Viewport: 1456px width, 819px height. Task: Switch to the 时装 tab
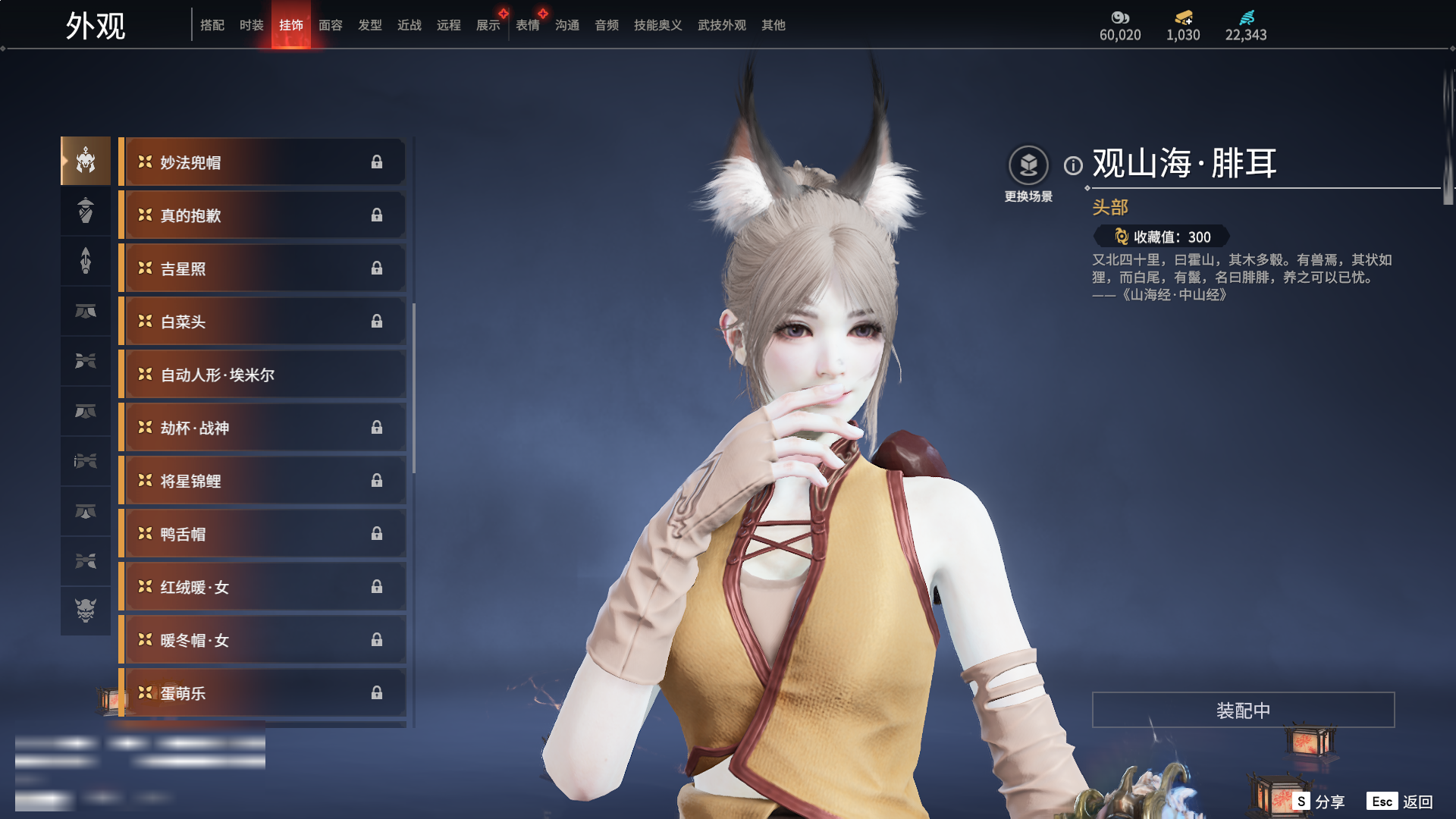[x=251, y=25]
